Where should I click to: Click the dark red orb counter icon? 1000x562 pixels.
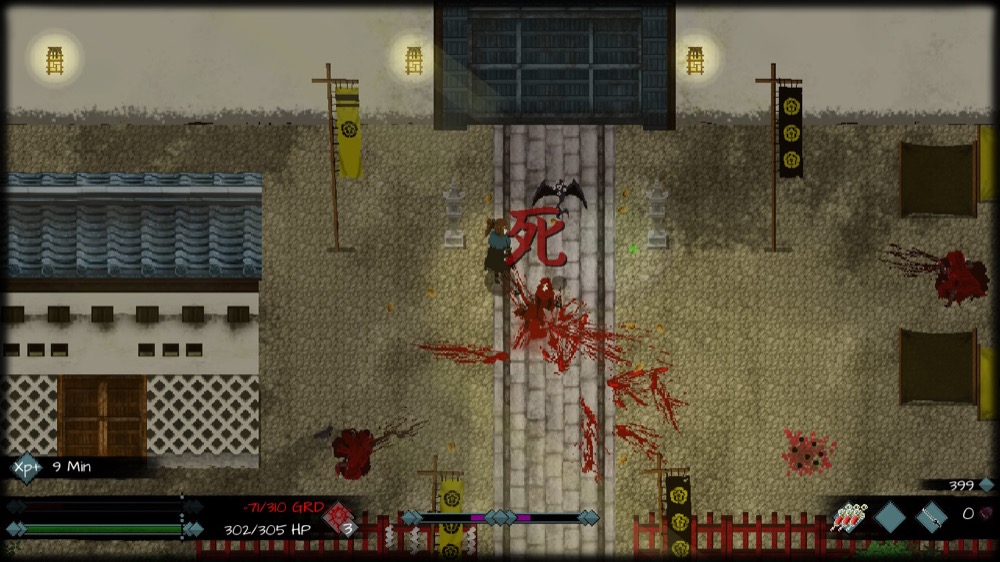[x=984, y=513]
